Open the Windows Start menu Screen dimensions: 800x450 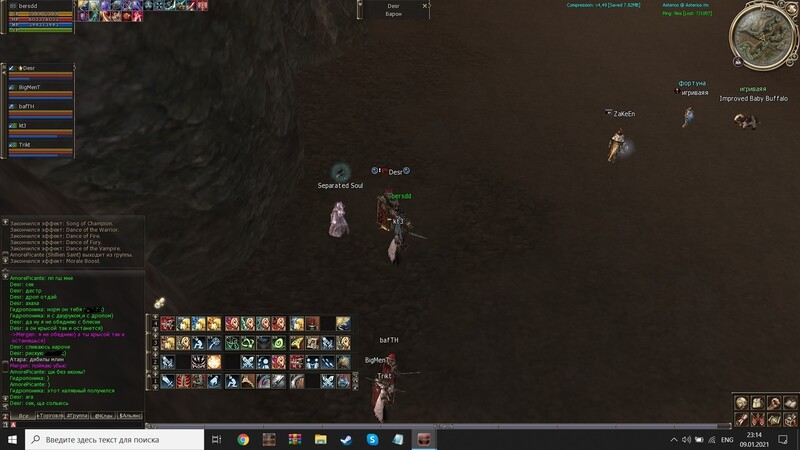pyautogui.click(x=11, y=439)
